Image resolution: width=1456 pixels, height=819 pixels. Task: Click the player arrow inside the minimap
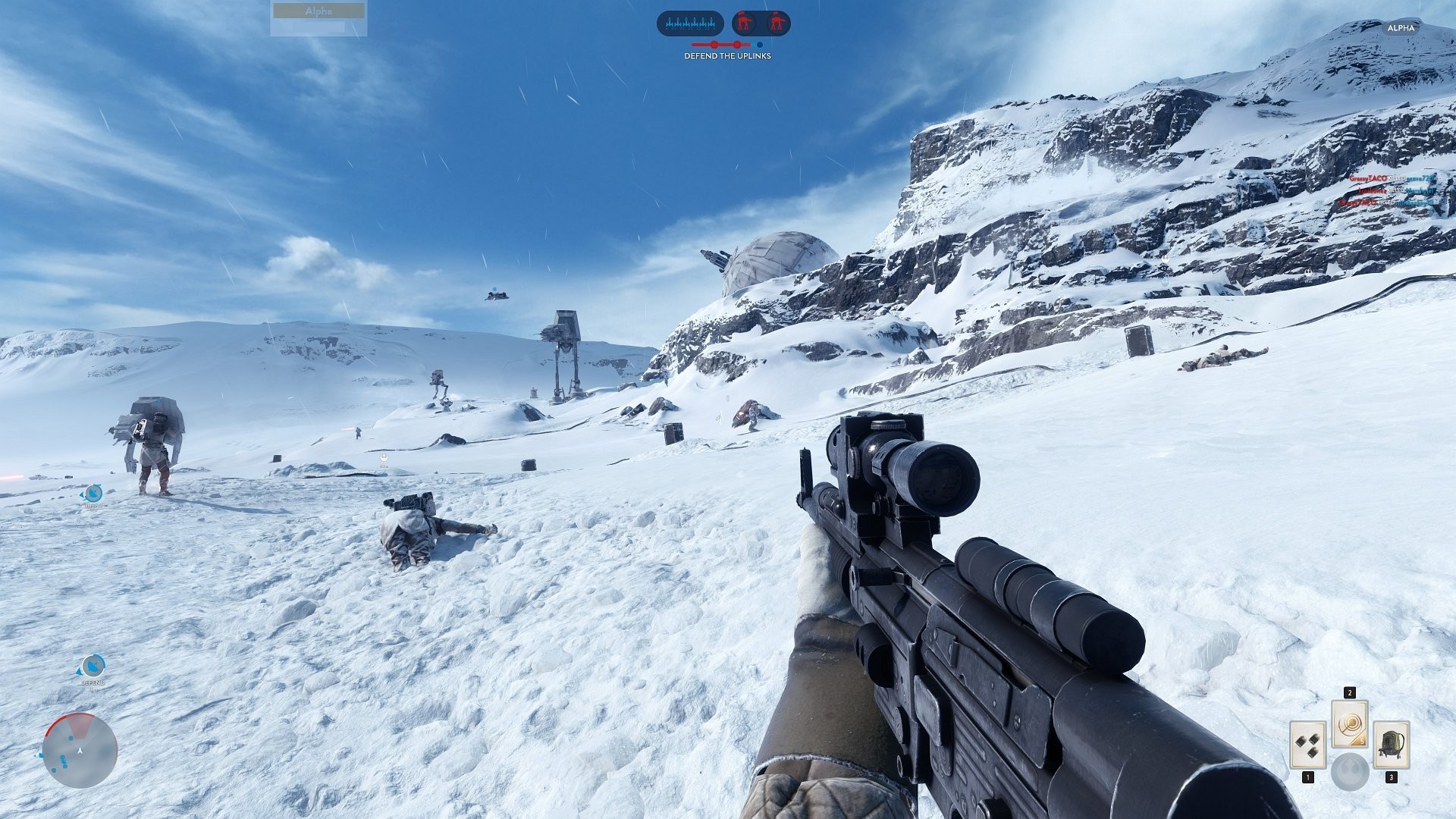click(80, 751)
